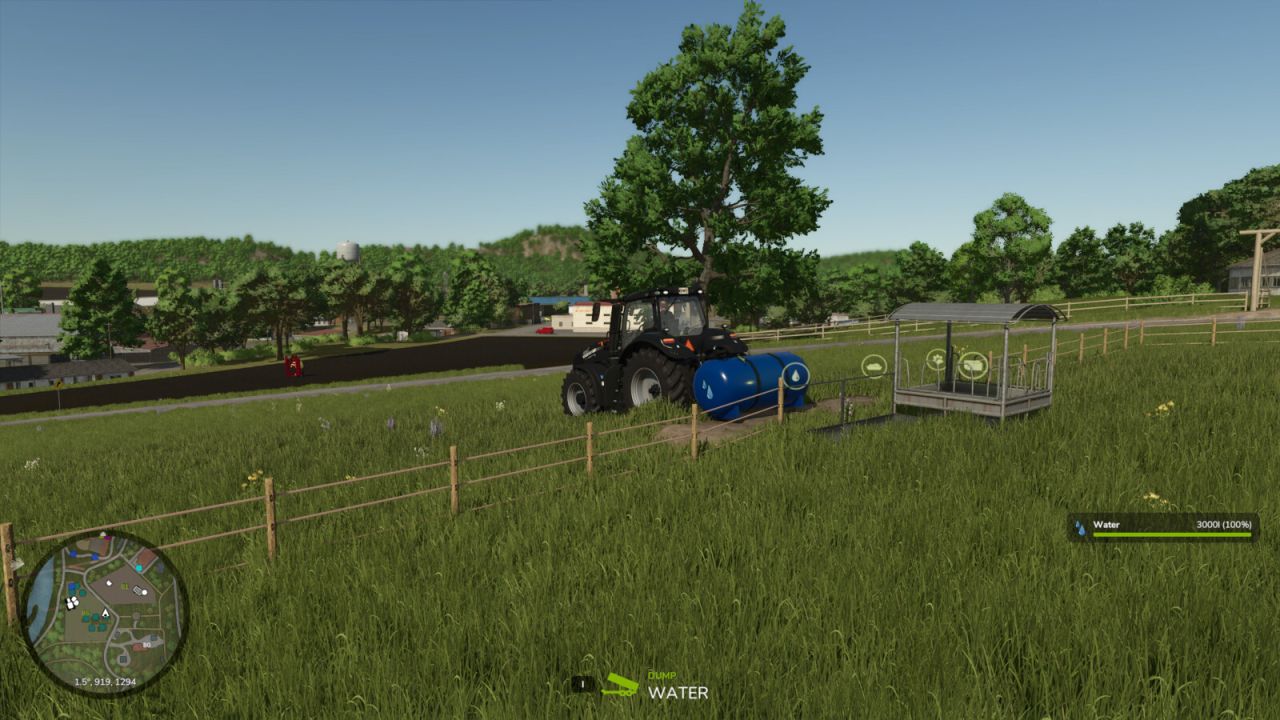Click the paw-print animal marker icon
The width and height of the screenshot is (1280, 720).
[x=937, y=360]
